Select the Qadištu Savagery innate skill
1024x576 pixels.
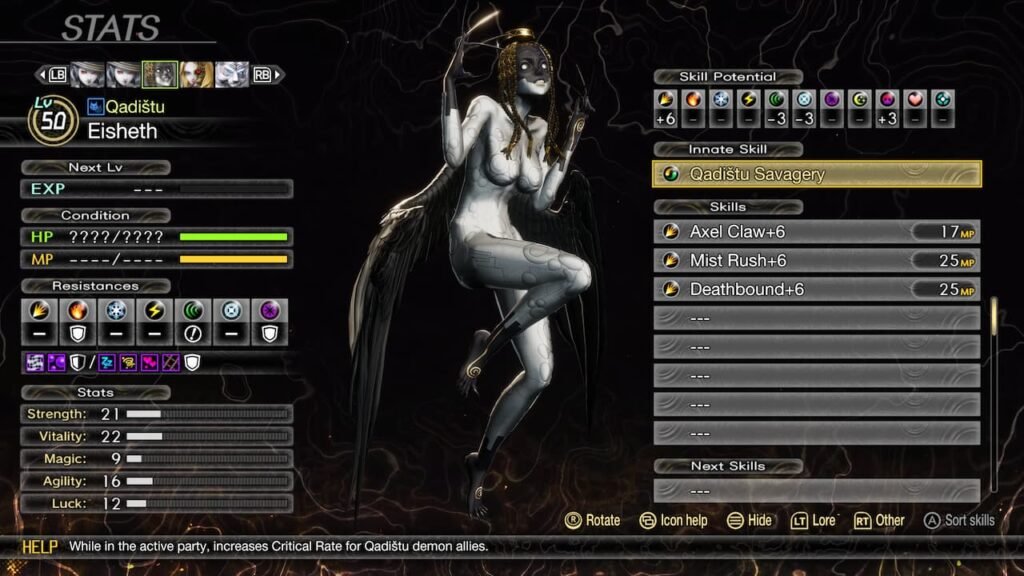click(x=816, y=174)
